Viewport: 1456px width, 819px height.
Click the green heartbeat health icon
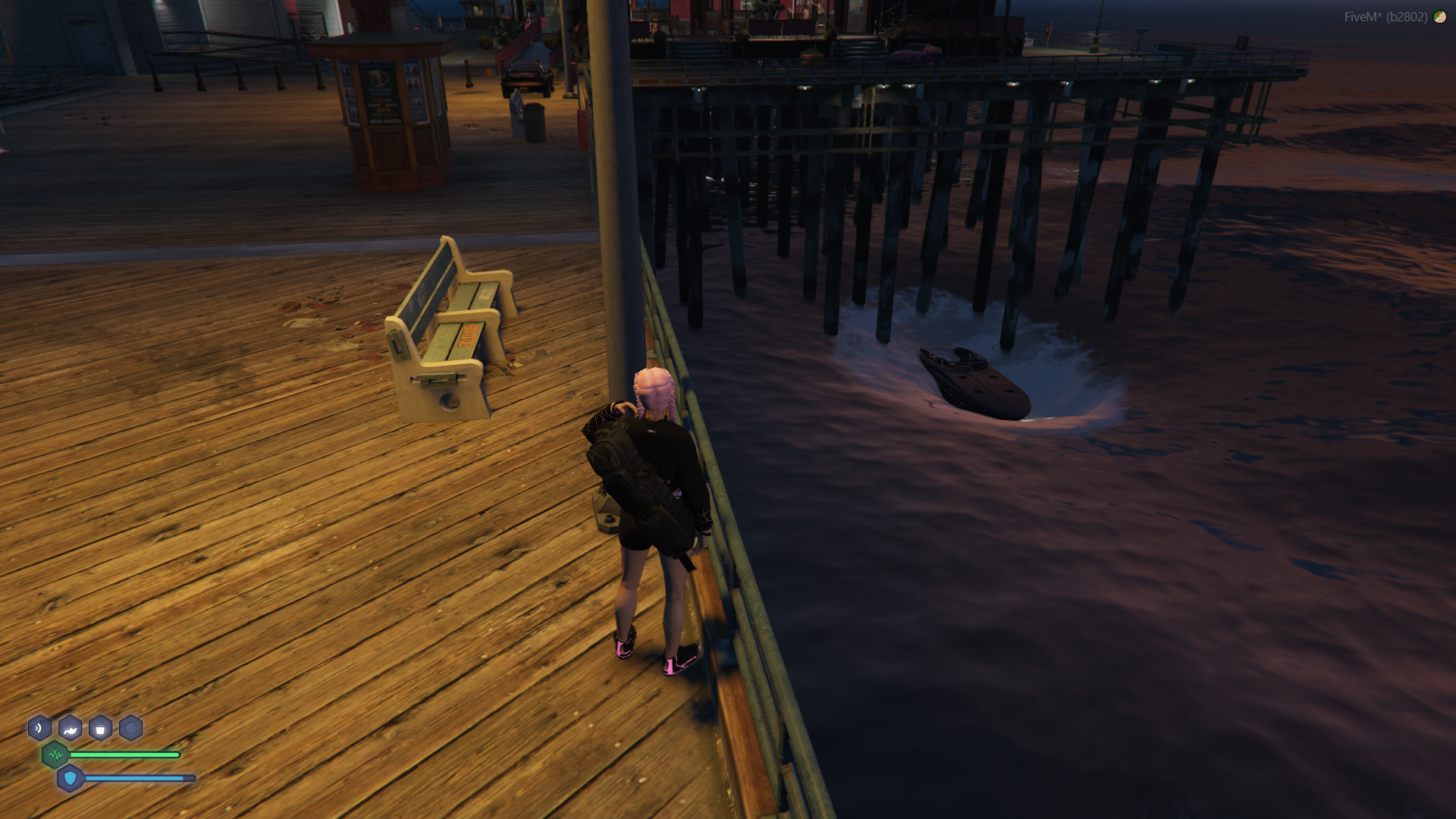coord(55,755)
